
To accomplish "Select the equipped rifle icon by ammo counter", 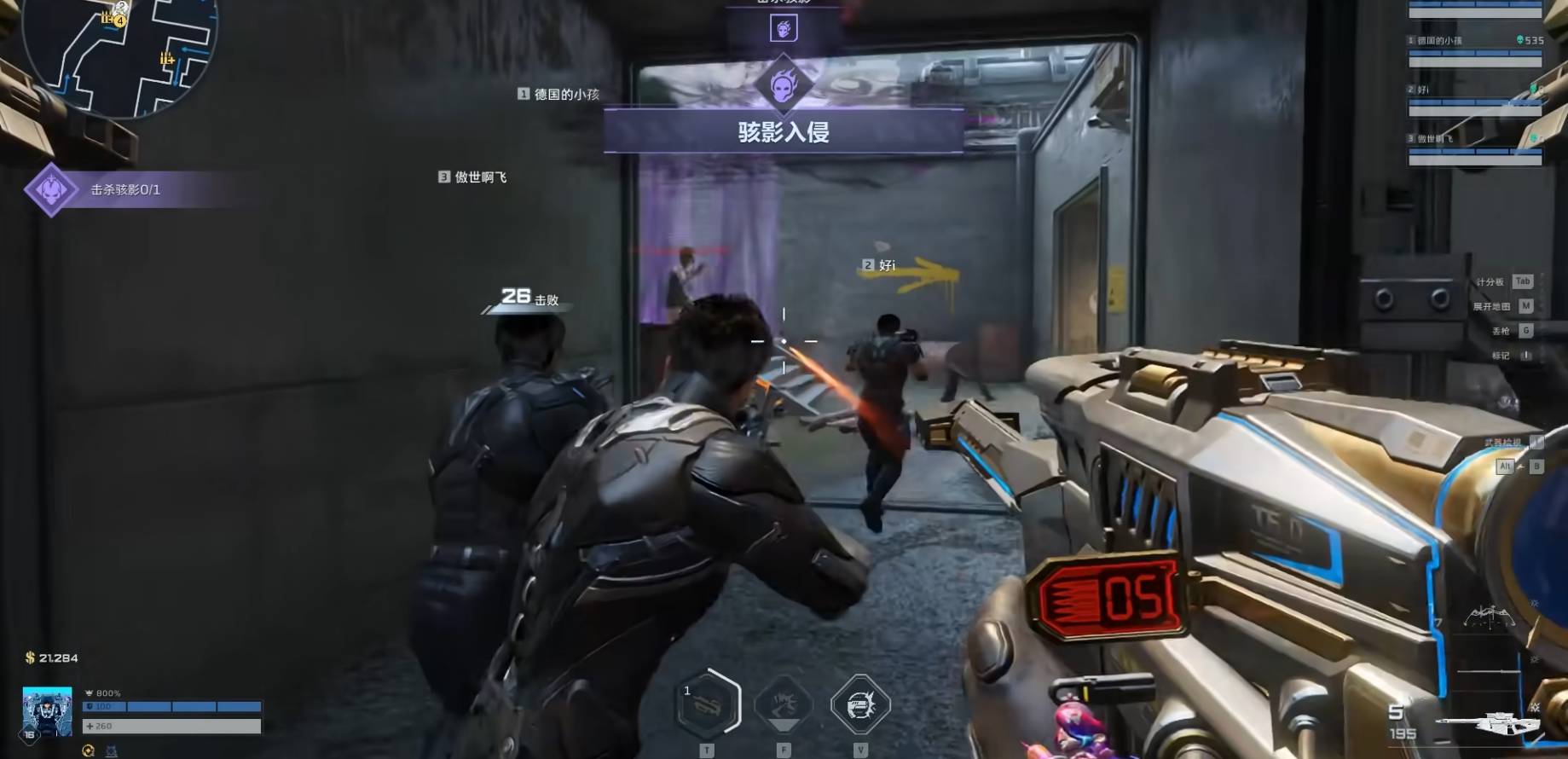I will 1488,723.
